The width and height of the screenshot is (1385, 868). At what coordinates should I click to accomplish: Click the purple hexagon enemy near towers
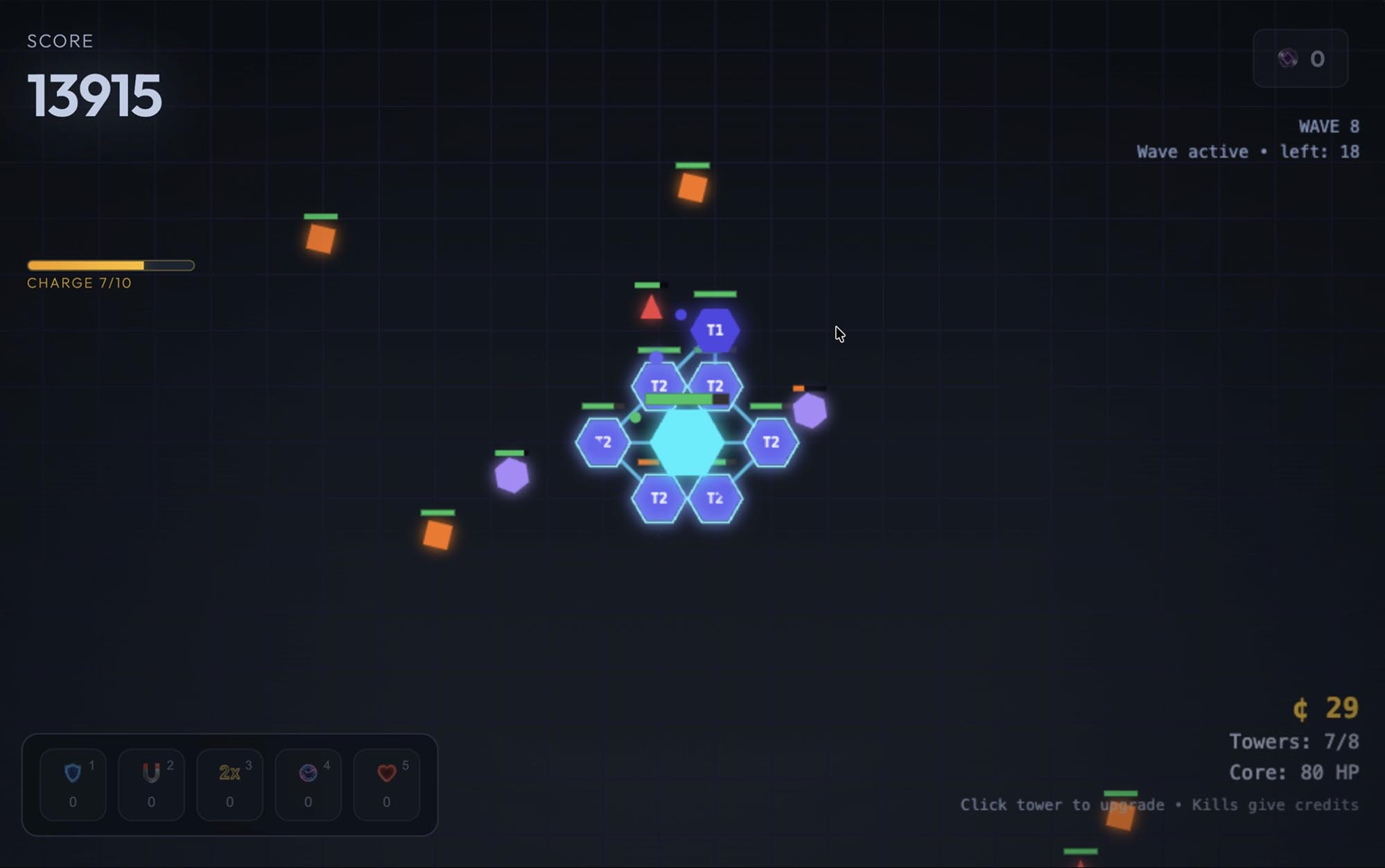click(810, 410)
